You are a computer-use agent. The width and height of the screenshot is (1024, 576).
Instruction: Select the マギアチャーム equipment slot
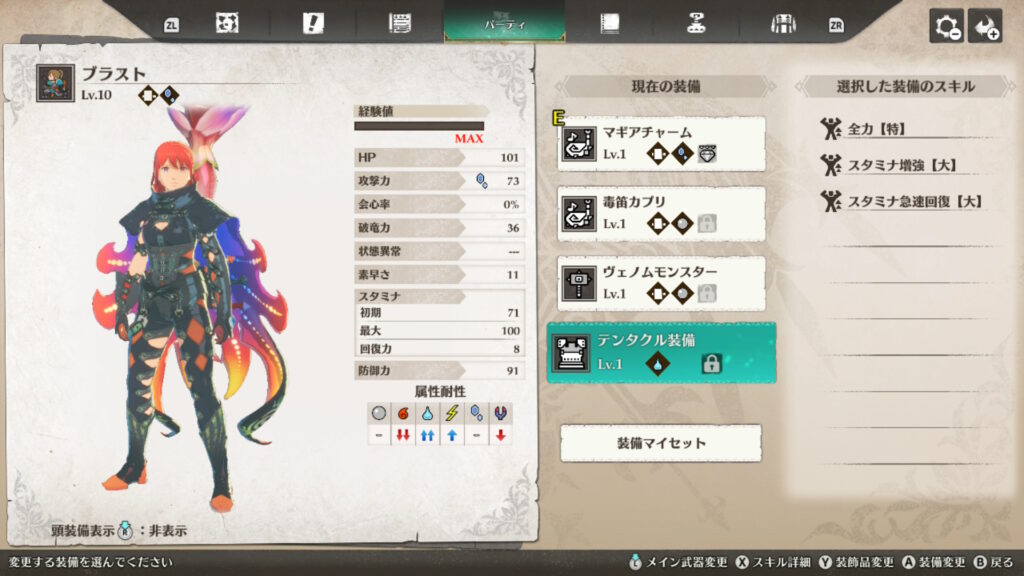tap(662, 143)
